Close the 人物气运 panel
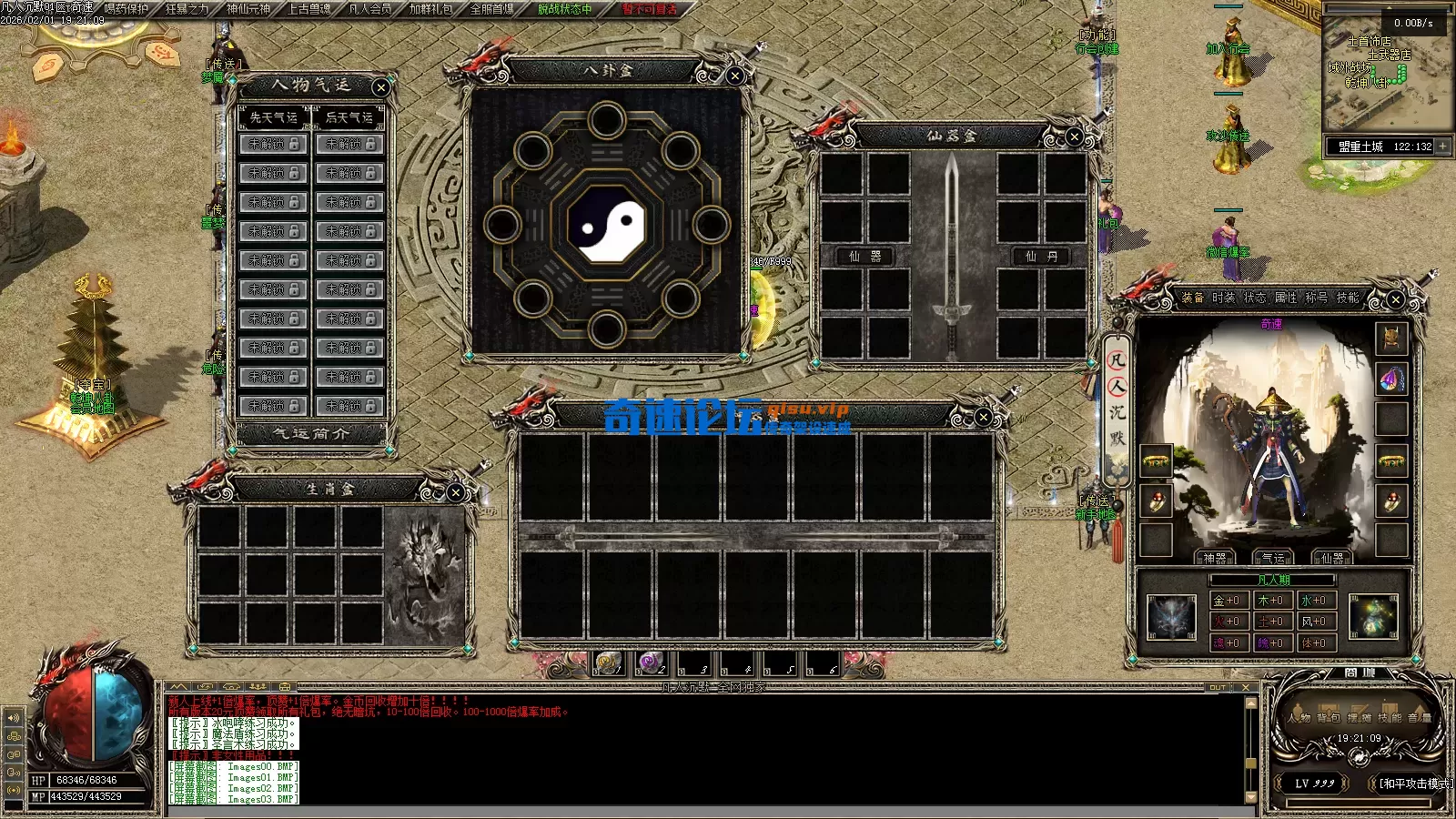 (x=380, y=87)
